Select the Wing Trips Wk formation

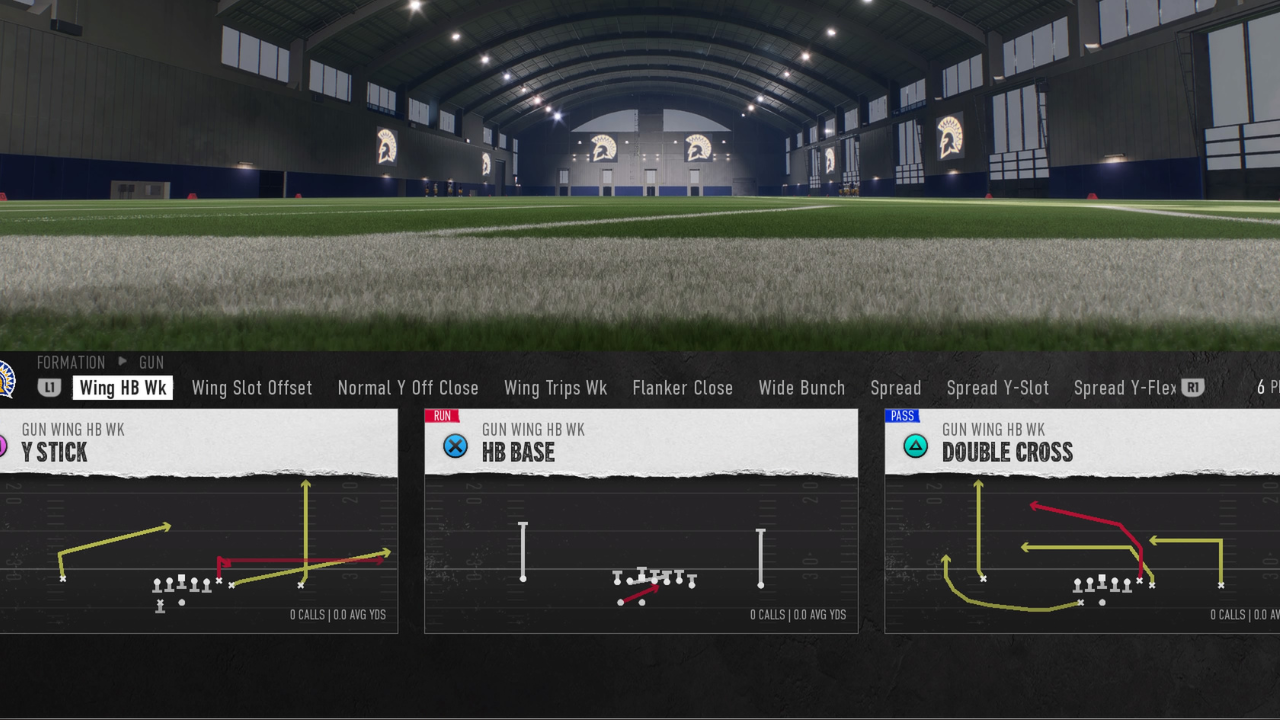555,388
